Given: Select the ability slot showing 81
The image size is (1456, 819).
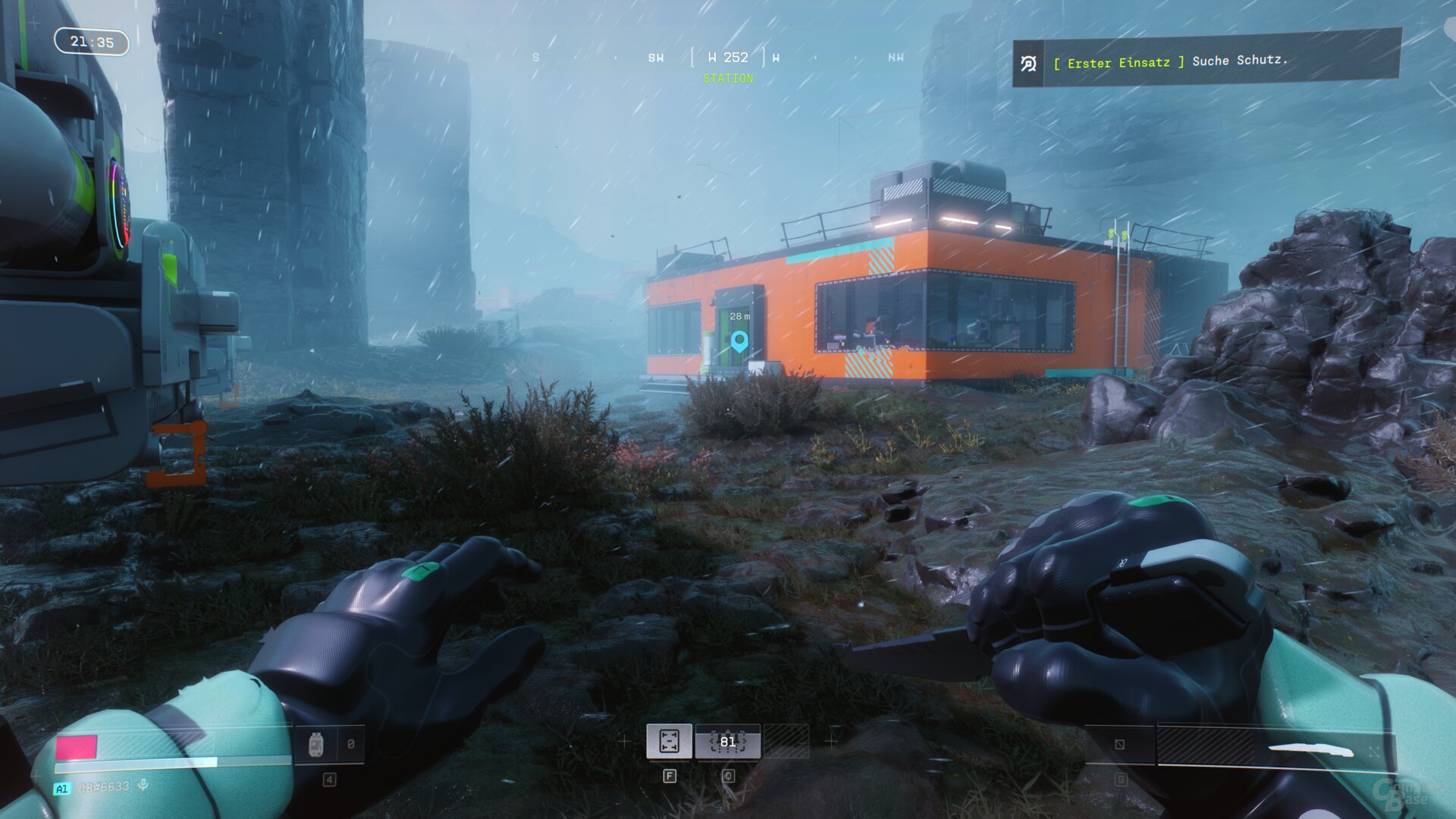Looking at the screenshot, I should coord(728,742).
